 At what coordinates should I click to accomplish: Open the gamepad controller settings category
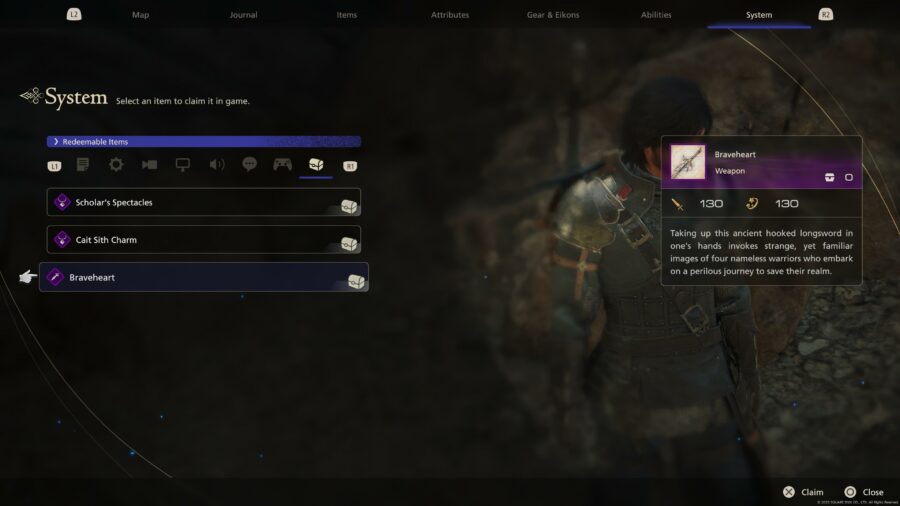click(282, 165)
